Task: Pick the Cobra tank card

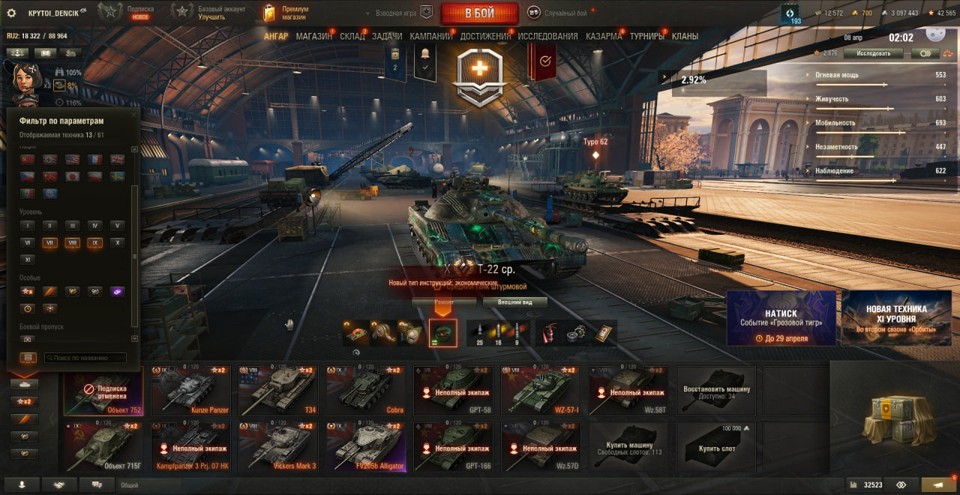Action: [x=365, y=390]
